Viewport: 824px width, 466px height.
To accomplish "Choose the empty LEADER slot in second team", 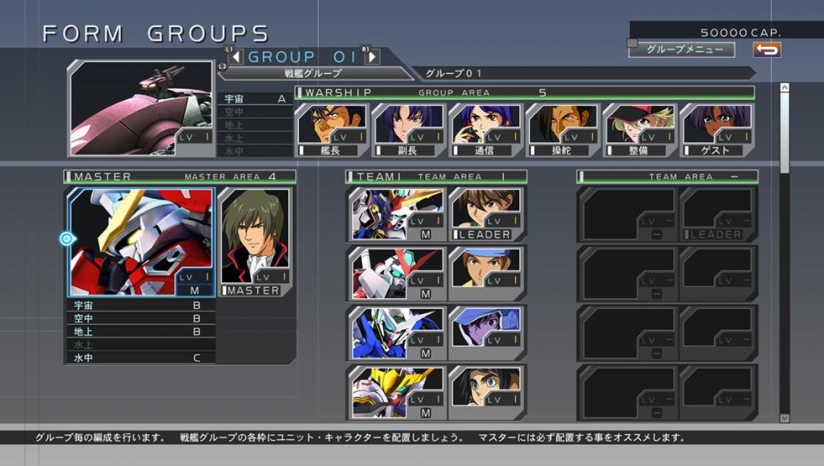I will point(716,214).
